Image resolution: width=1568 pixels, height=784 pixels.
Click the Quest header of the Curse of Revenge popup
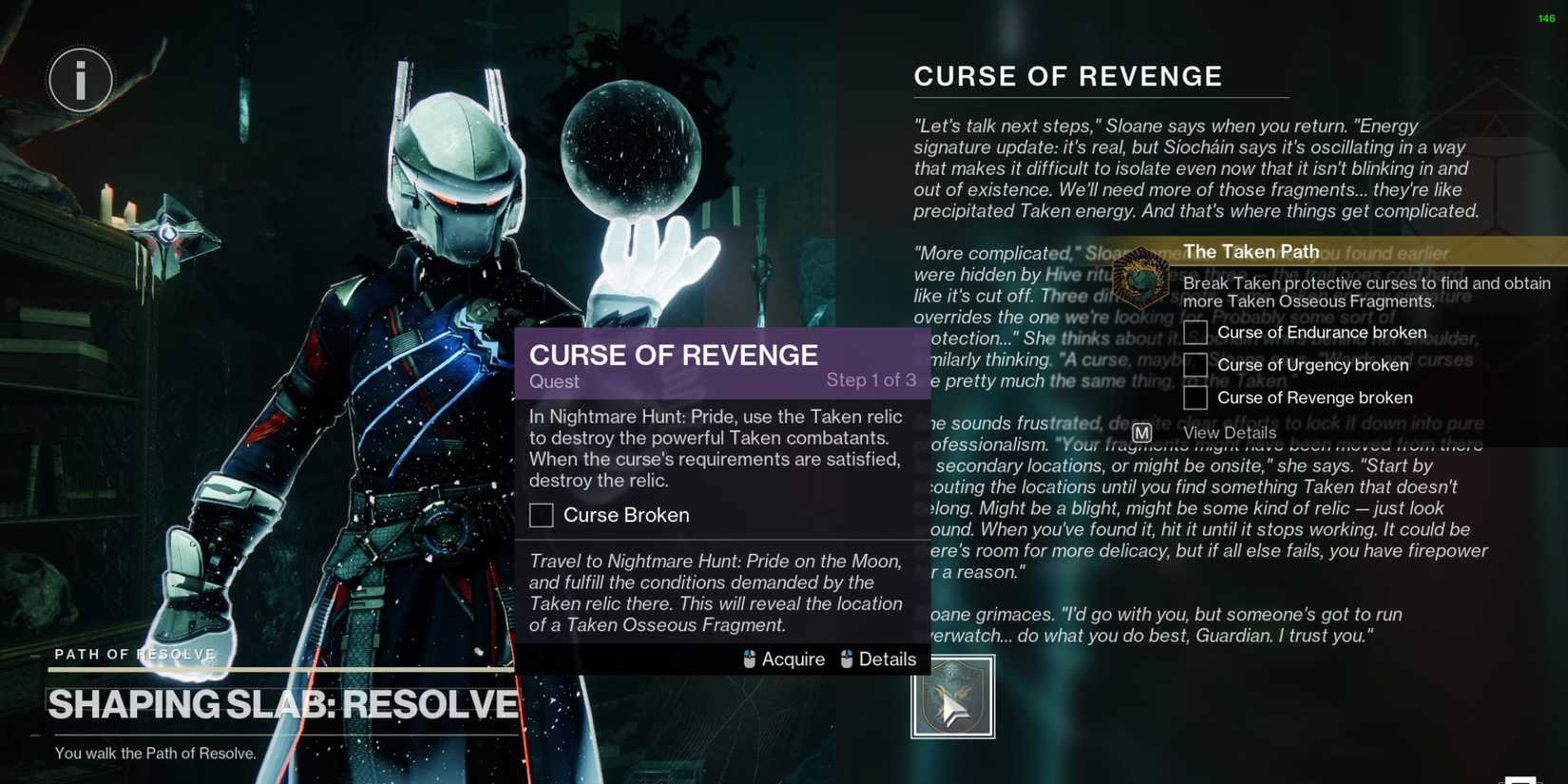click(554, 381)
